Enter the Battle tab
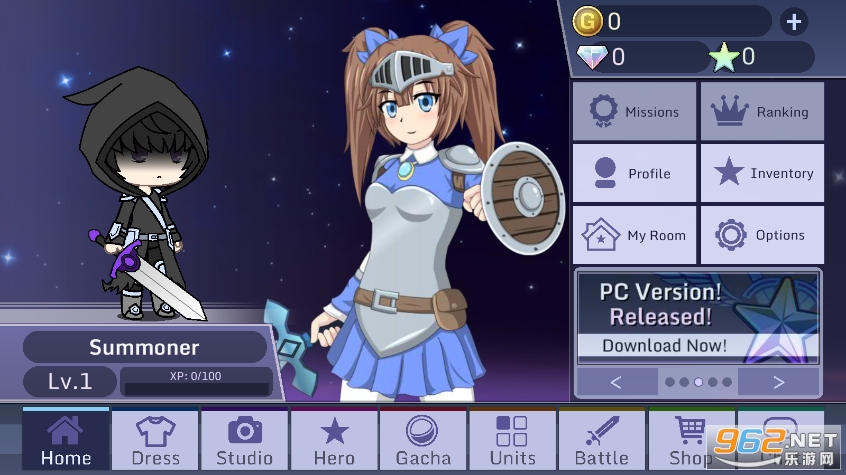The height and width of the screenshot is (475, 846). click(602, 441)
